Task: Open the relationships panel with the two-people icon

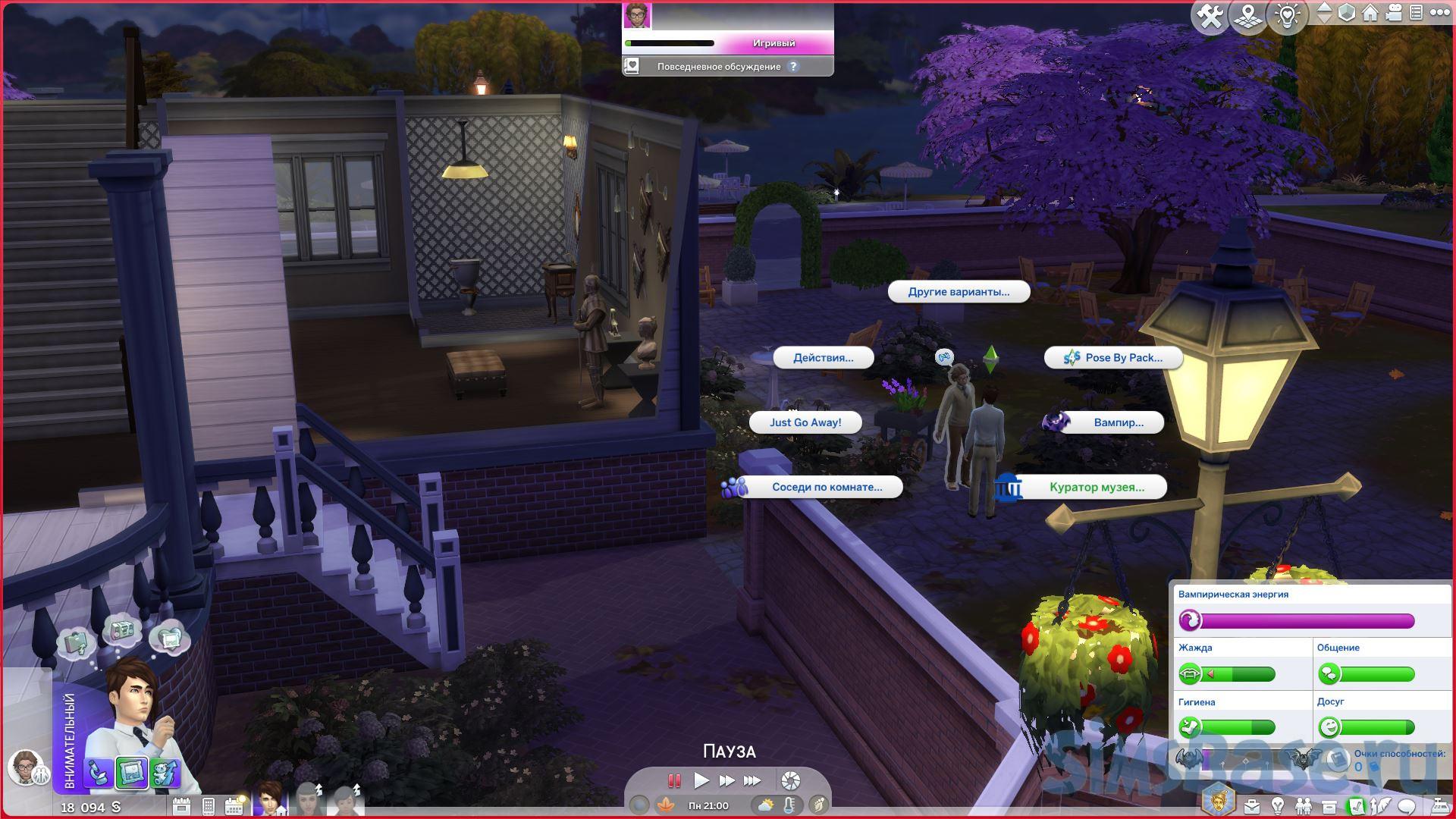Action: (x=1303, y=805)
